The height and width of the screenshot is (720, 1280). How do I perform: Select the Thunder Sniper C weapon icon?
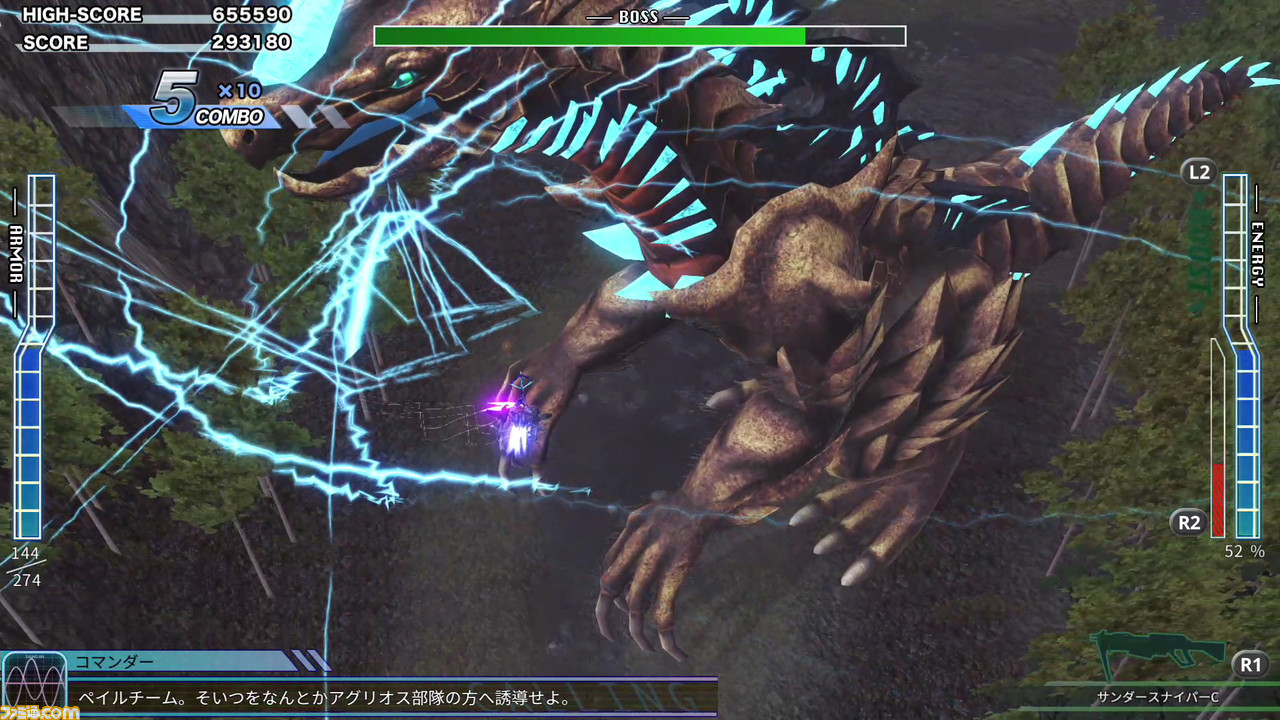pyautogui.click(x=1158, y=654)
